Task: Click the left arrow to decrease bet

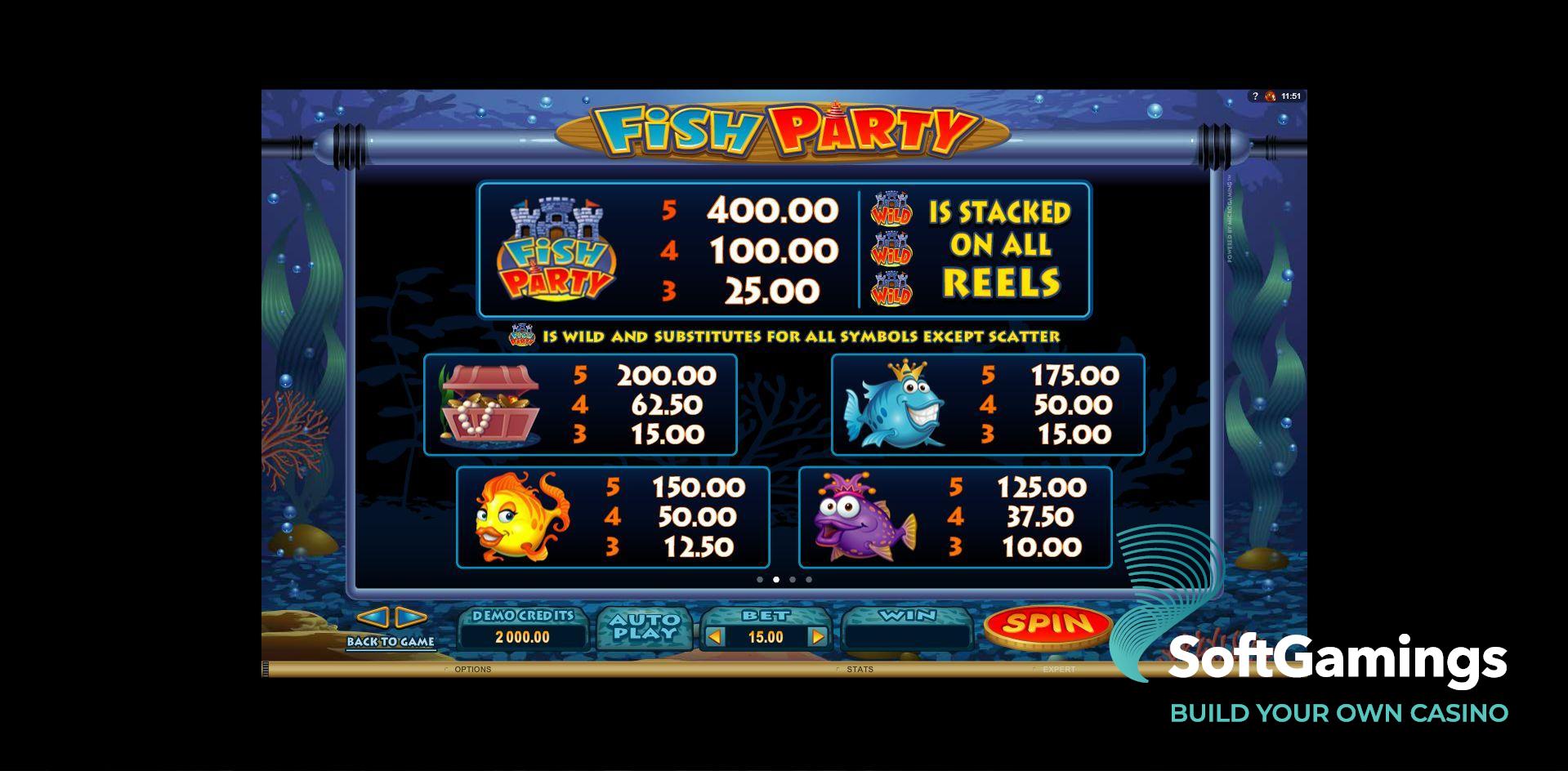Action: (715, 636)
